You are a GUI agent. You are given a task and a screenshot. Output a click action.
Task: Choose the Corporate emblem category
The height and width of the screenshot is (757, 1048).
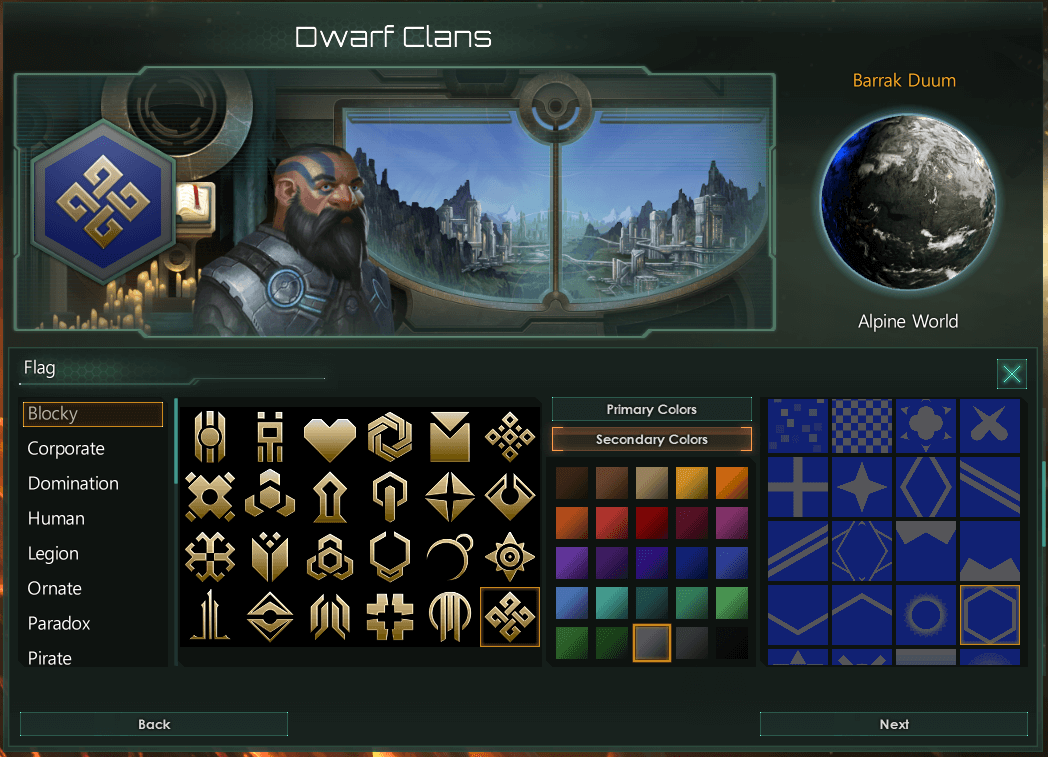click(66, 449)
